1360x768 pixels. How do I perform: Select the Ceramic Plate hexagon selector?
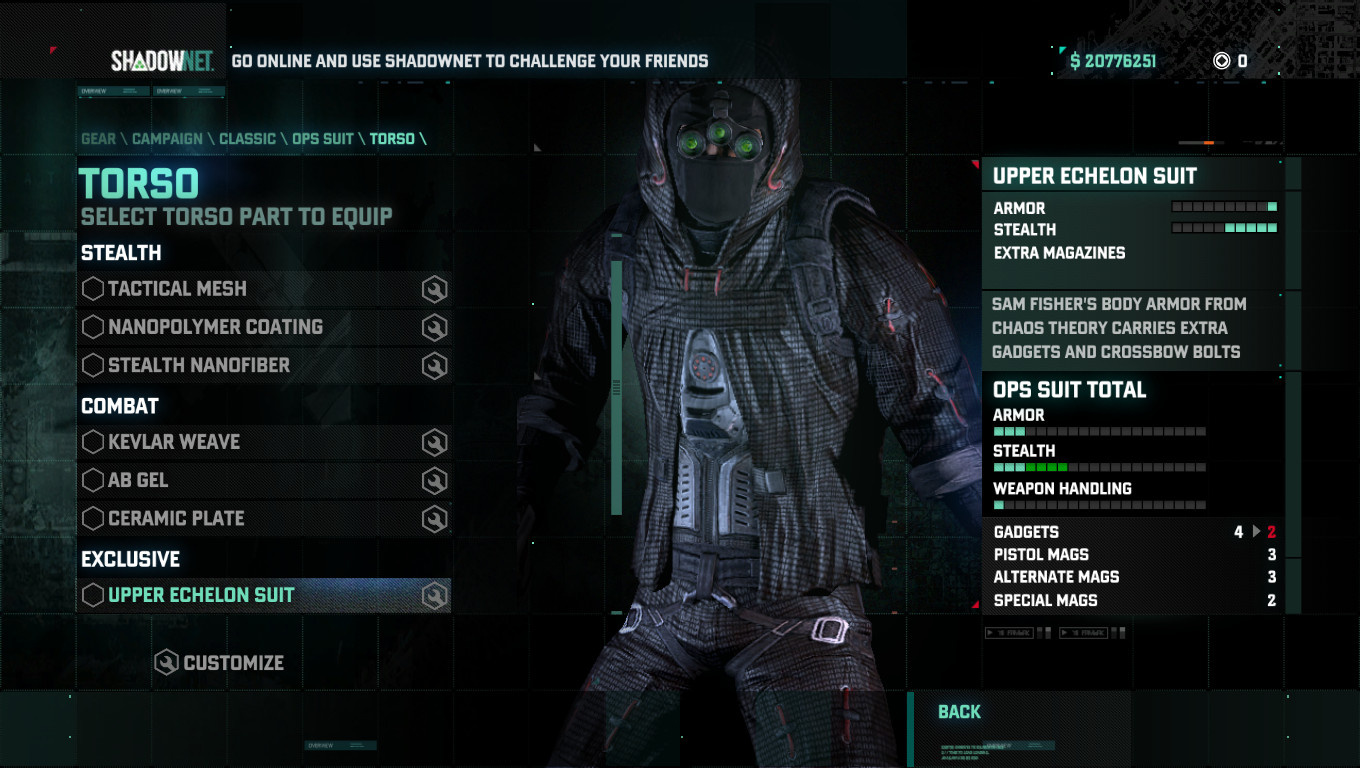click(92, 518)
